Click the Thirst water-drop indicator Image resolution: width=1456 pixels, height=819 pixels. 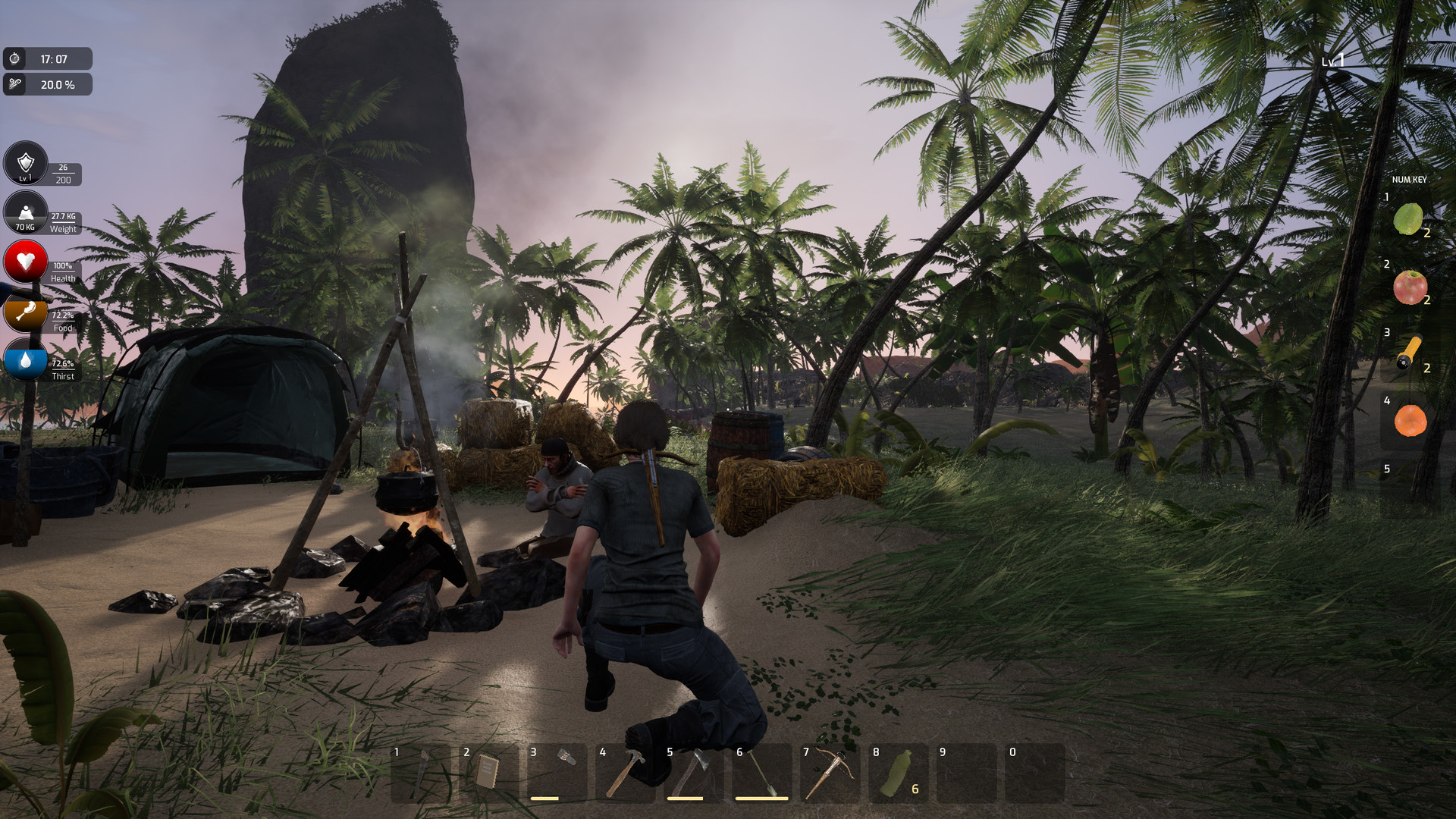pyautogui.click(x=25, y=361)
